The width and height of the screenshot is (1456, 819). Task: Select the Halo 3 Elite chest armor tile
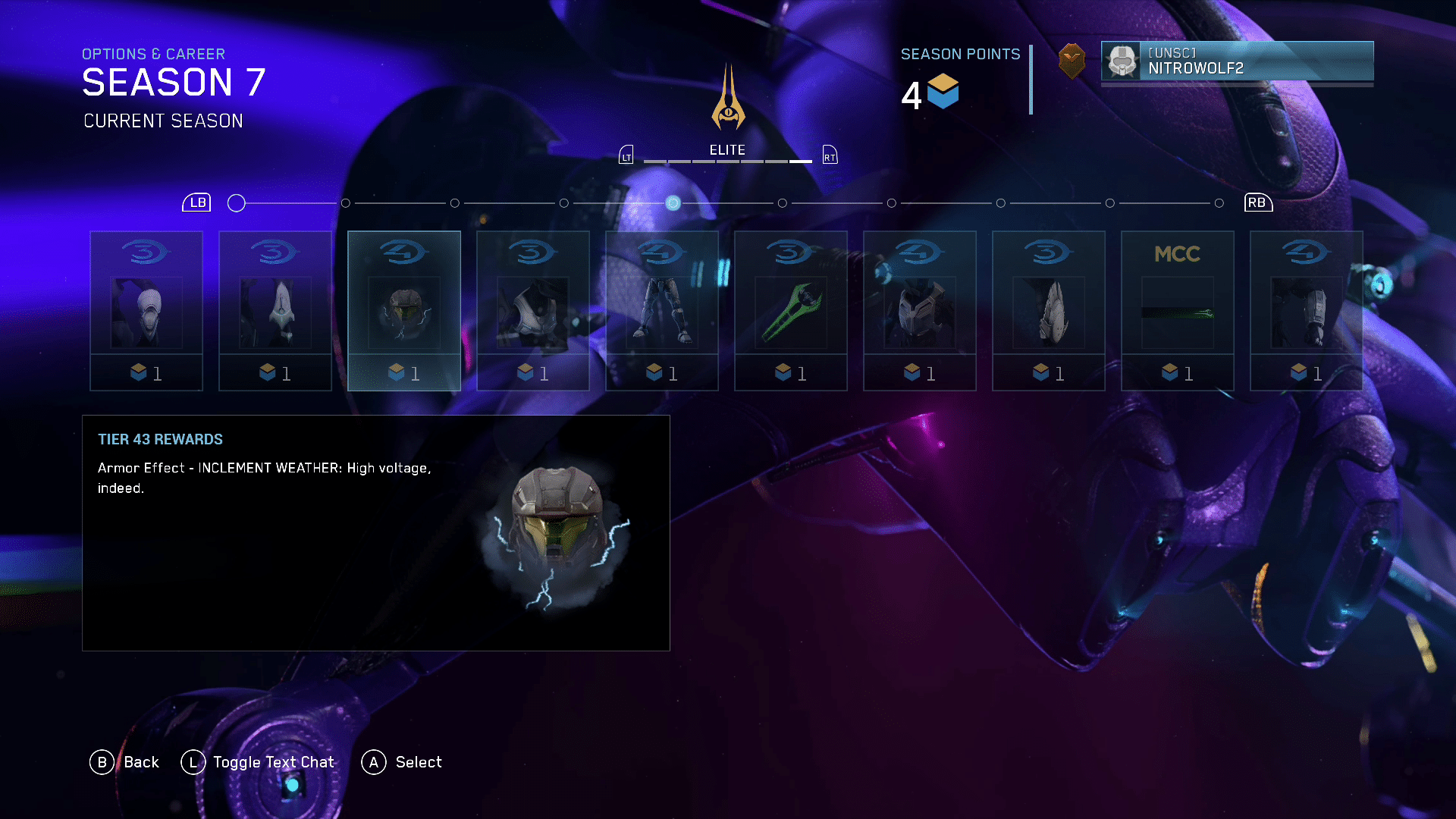pyautogui.click(x=533, y=310)
